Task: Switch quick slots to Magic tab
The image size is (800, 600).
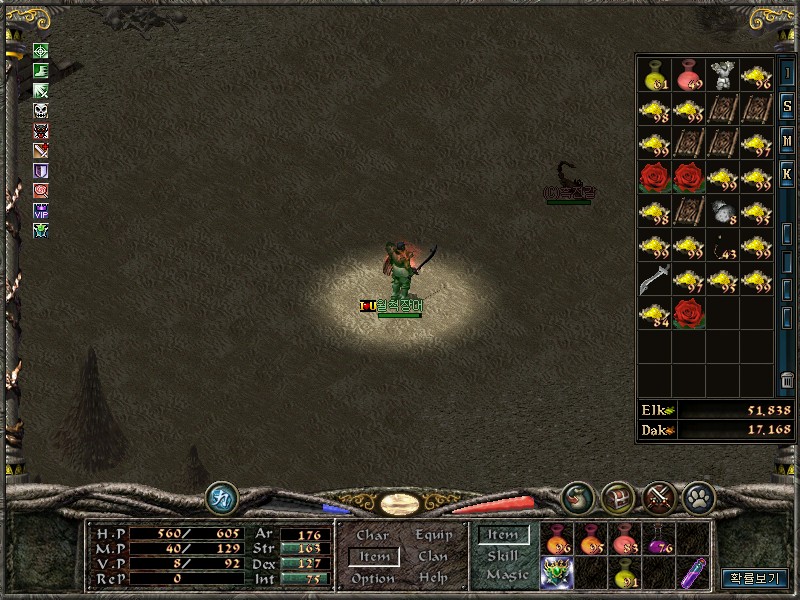Action: pyautogui.click(x=506, y=575)
